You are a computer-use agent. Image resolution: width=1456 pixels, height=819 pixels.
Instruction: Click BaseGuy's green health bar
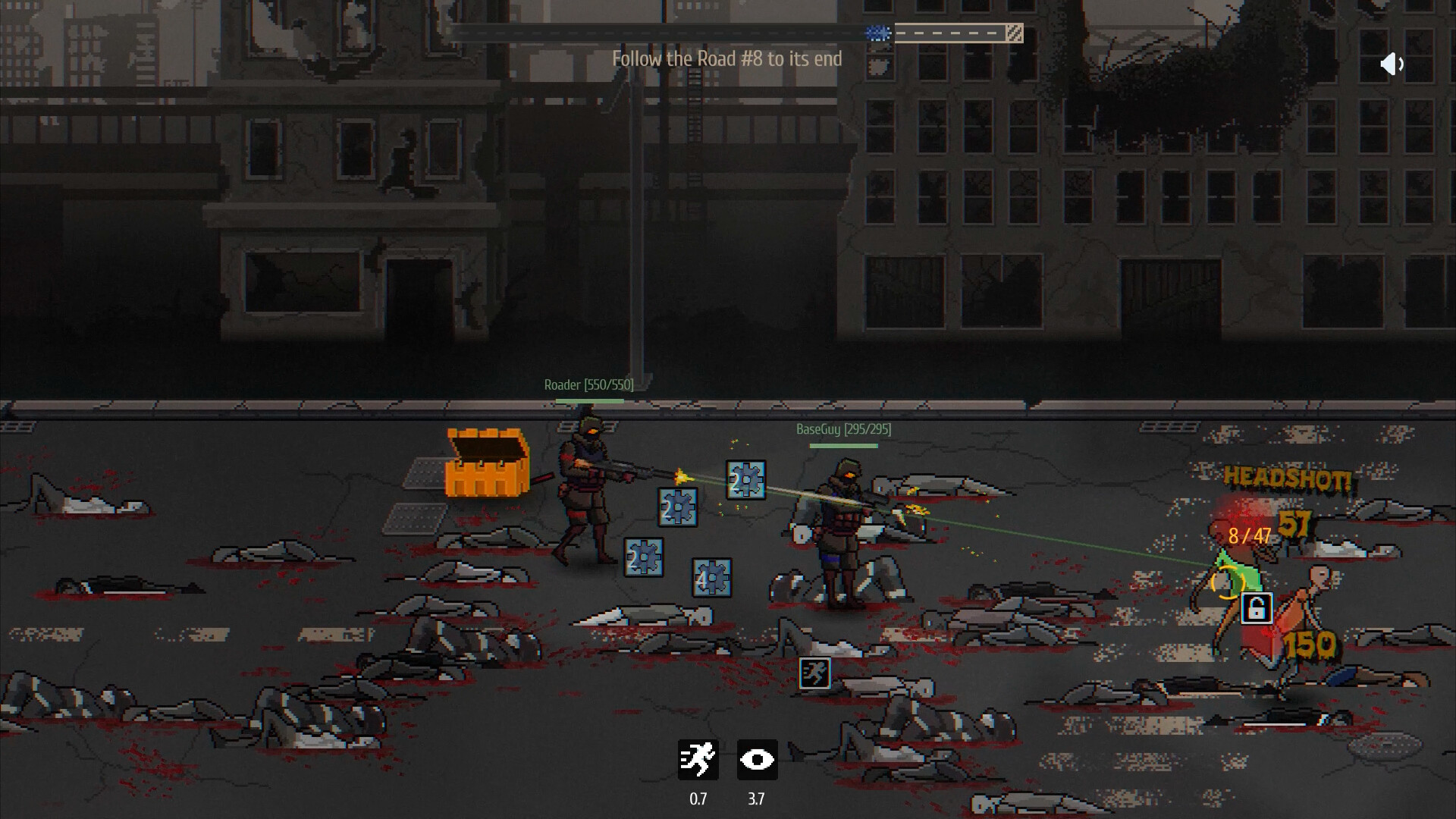coord(845,445)
